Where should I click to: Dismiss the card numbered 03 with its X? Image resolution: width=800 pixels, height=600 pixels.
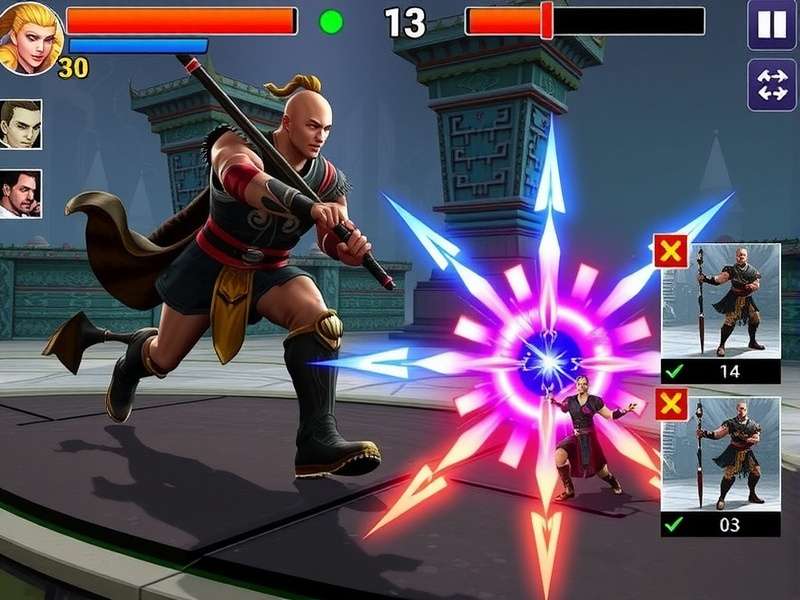pyautogui.click(x=670, y=405)
